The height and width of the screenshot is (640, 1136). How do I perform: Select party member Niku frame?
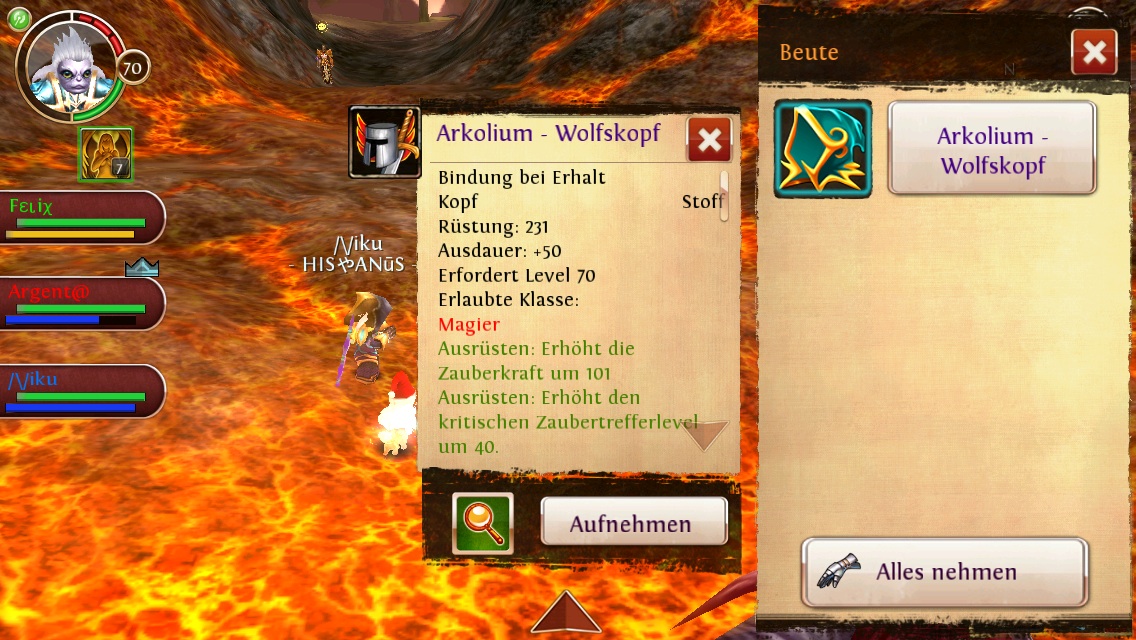(x=80, y=390)
